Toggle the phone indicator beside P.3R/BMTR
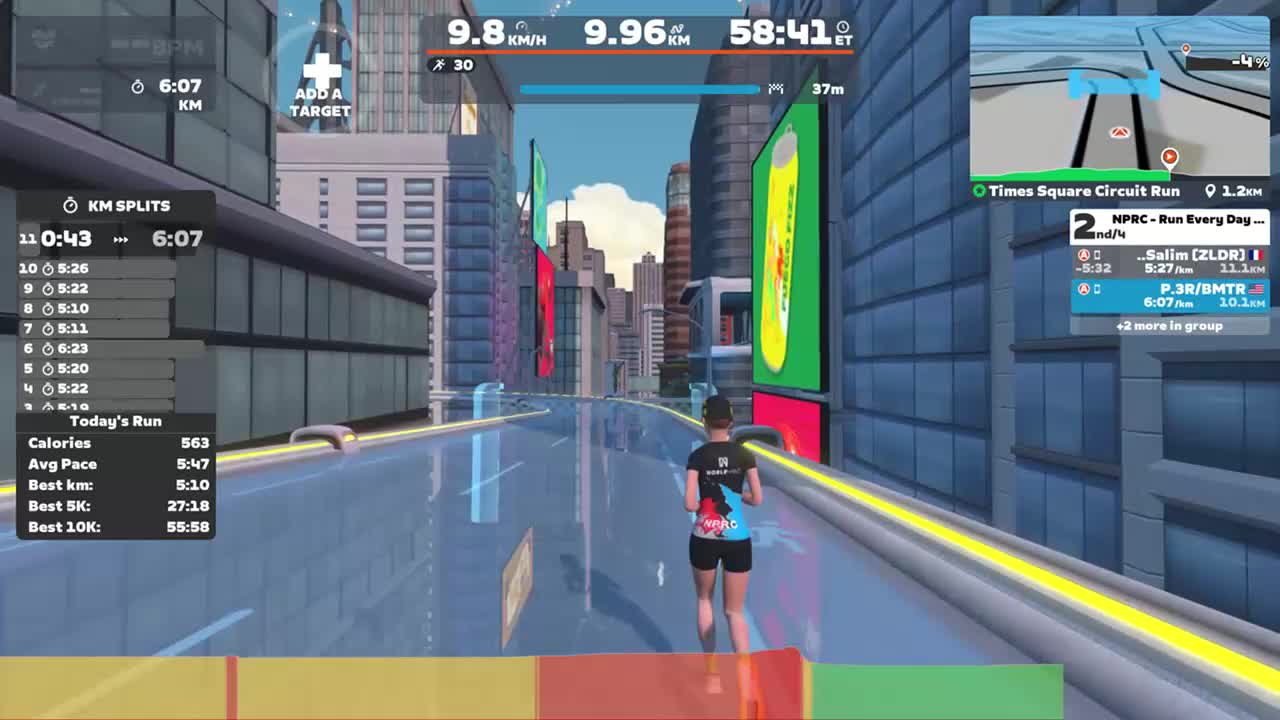Viewport: 1280px width, 720px height. 1096,289
